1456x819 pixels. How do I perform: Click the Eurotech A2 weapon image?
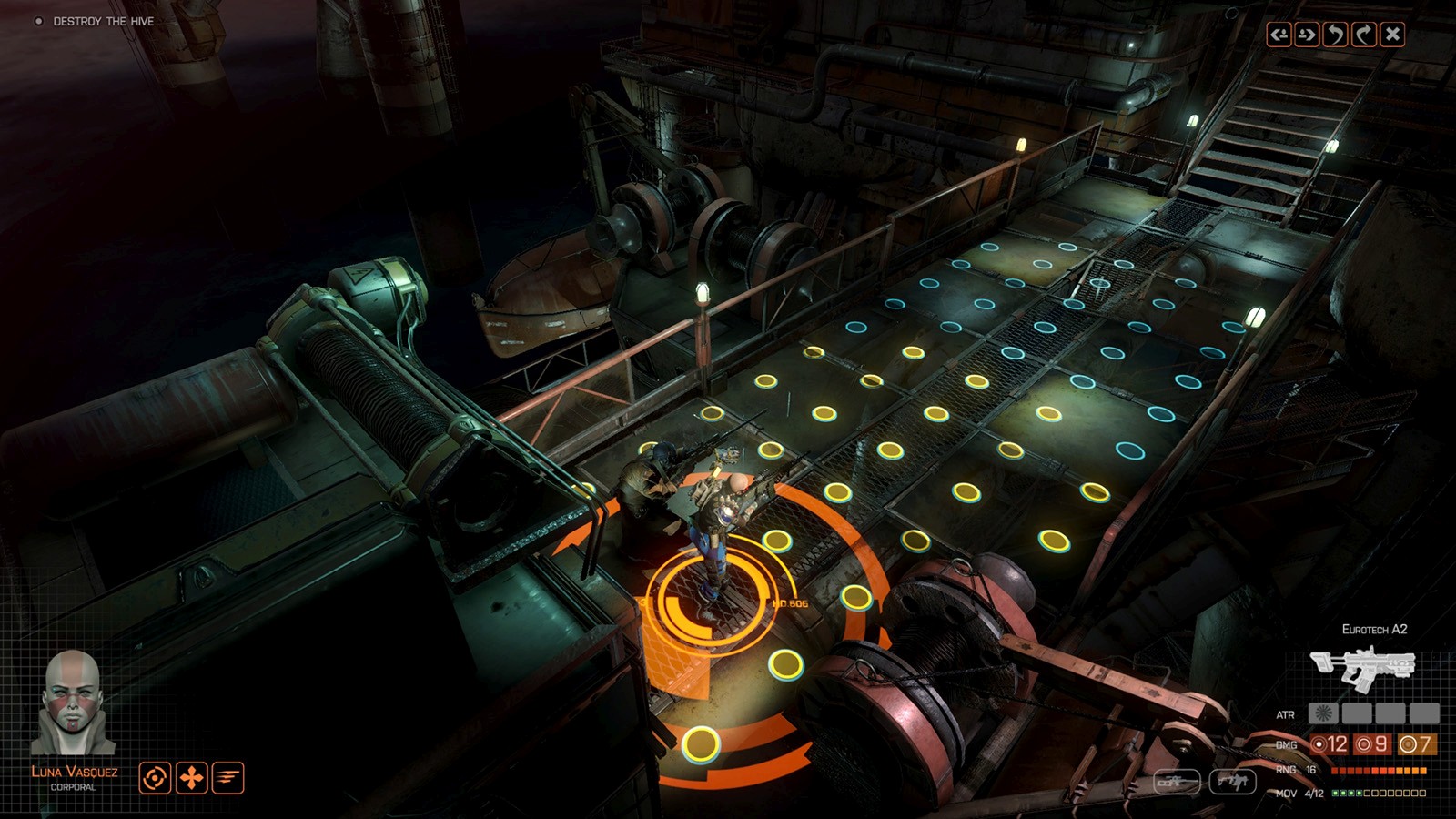tap(1363, 664)
